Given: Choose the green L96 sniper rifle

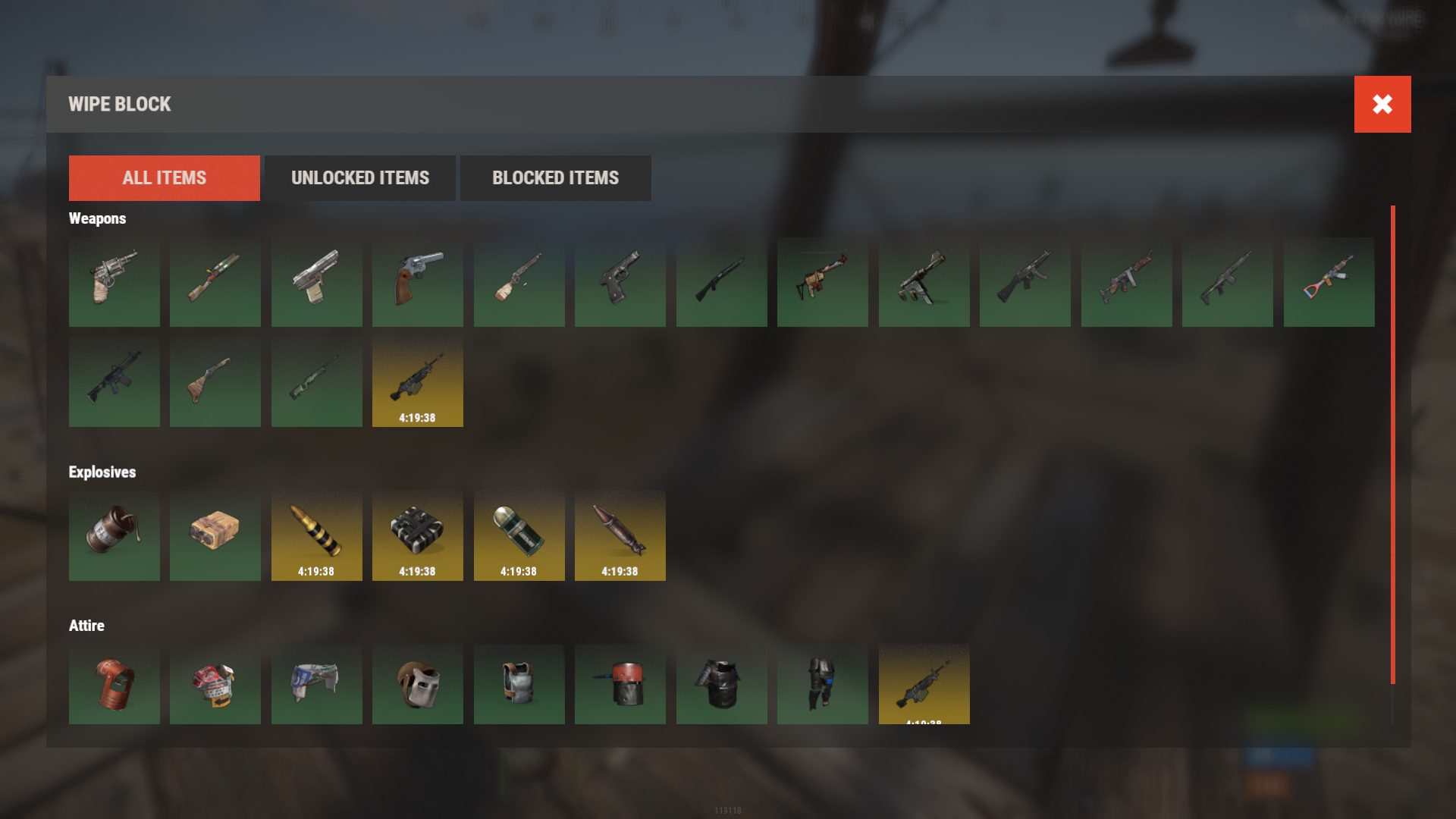Looking at the screenshot, I should tap(316, 382).
